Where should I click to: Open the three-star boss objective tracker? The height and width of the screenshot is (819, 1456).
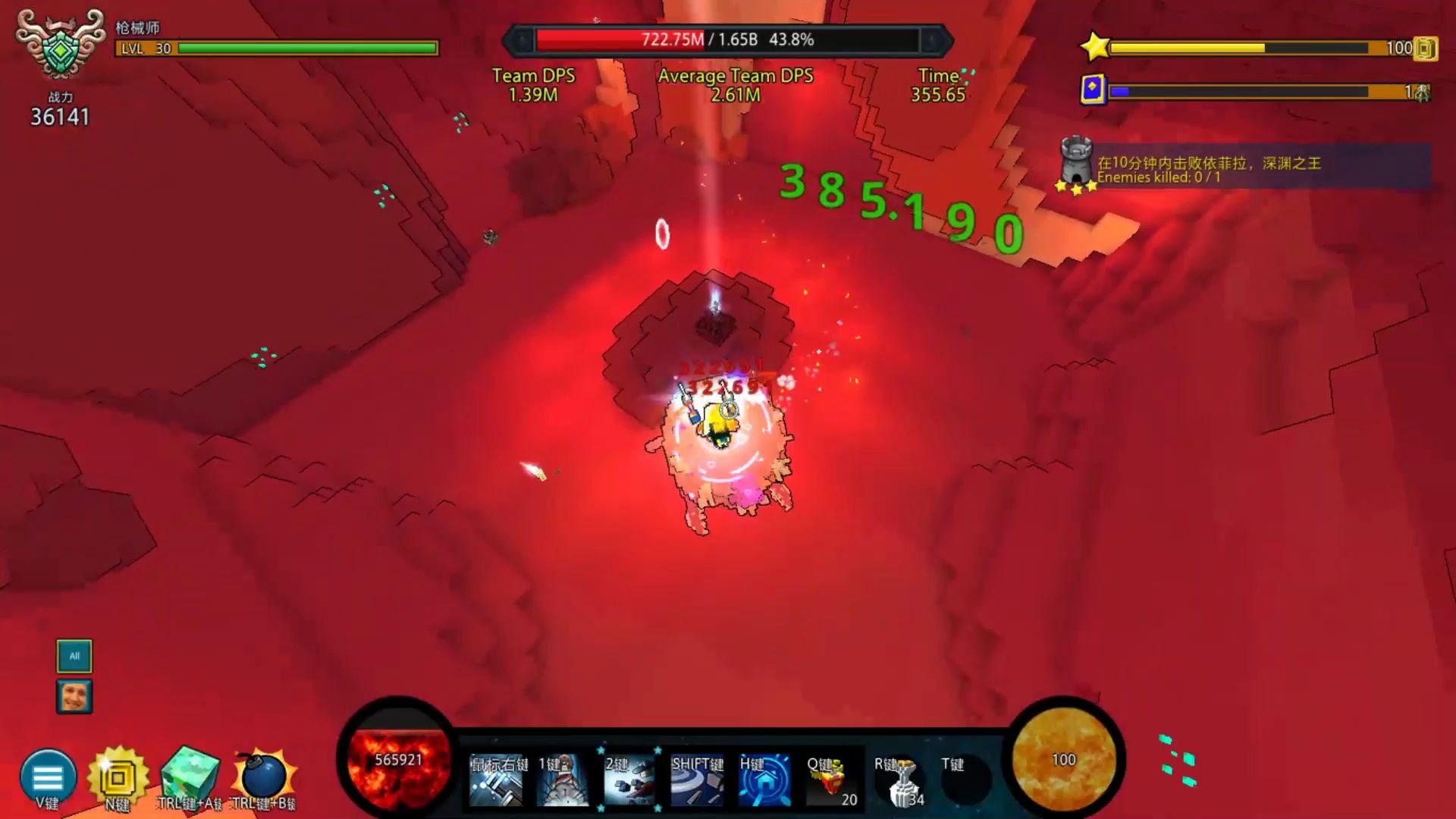point(1077,165)
